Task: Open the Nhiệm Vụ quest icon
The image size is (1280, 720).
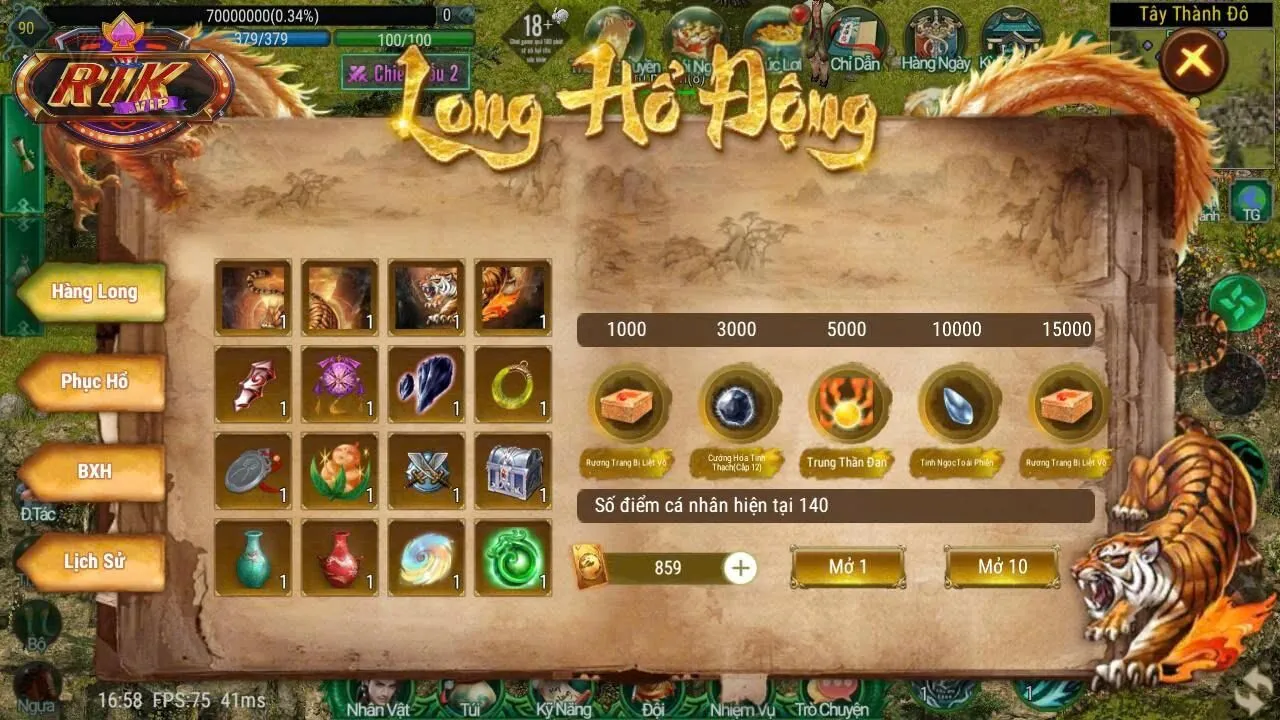Action: (x=743, y=695)
